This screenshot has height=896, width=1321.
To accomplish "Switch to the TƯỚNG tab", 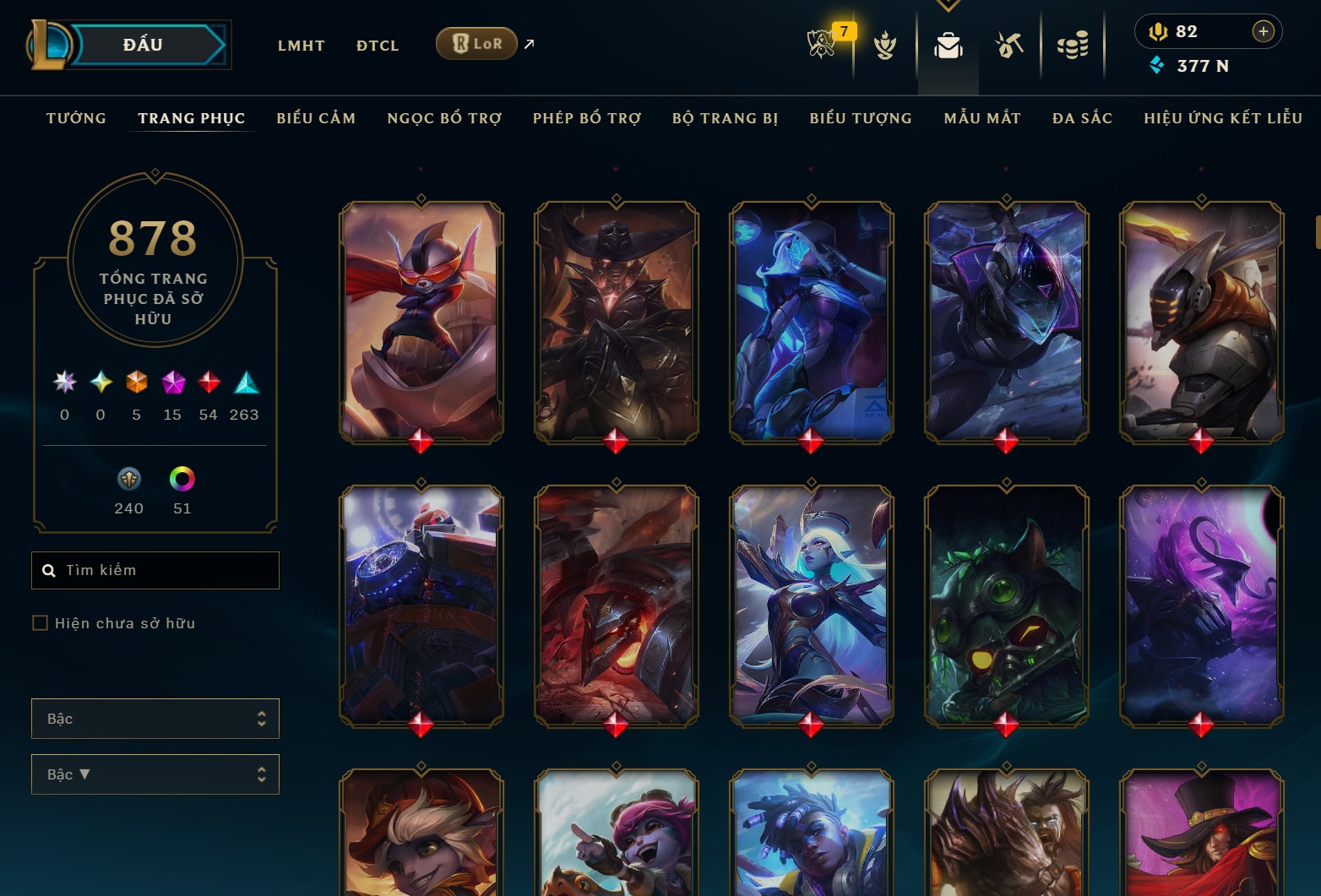I will tap(76, 118).
